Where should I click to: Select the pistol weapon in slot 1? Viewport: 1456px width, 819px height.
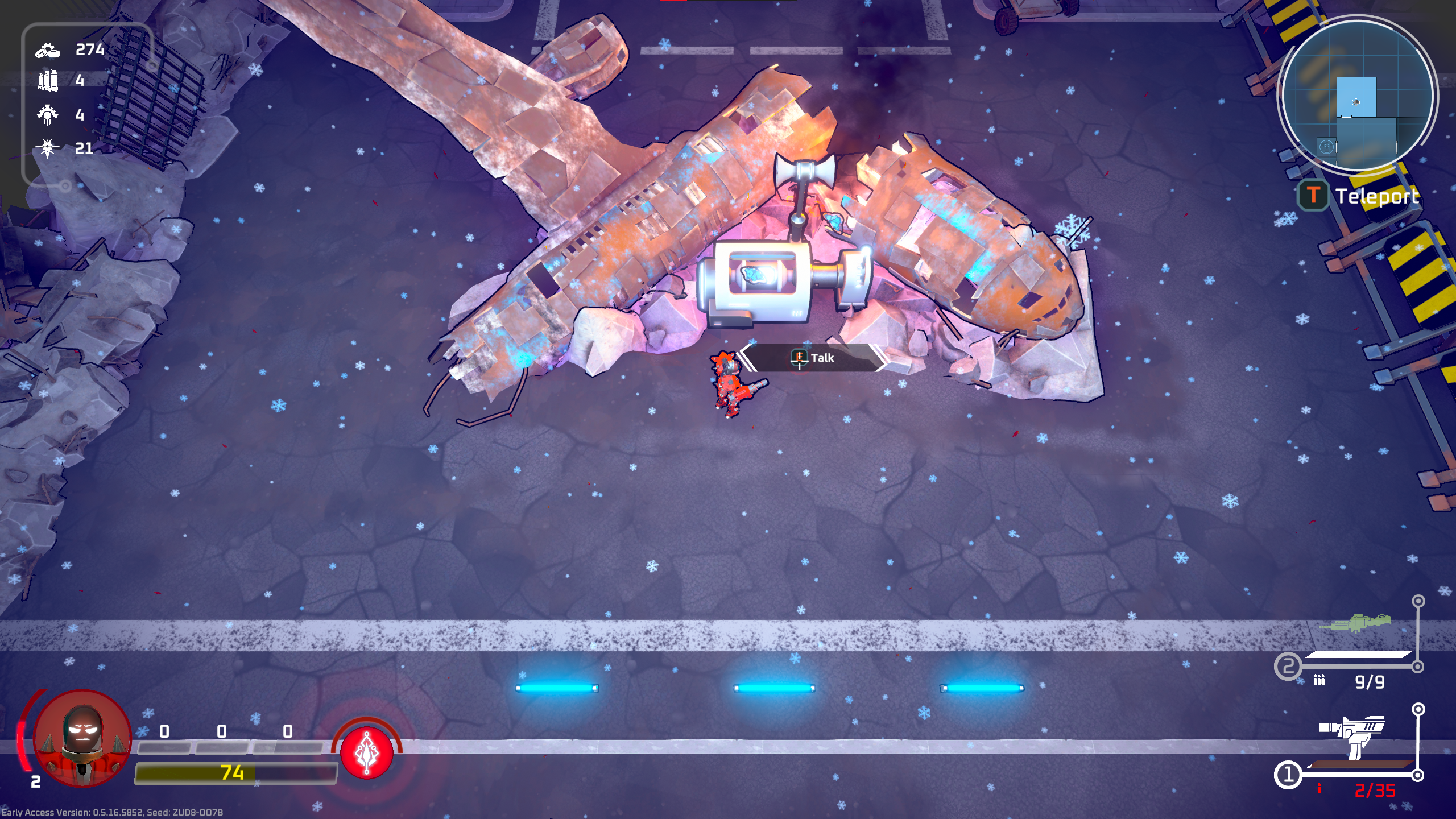pyautogui.click(x=1354, y=736)
